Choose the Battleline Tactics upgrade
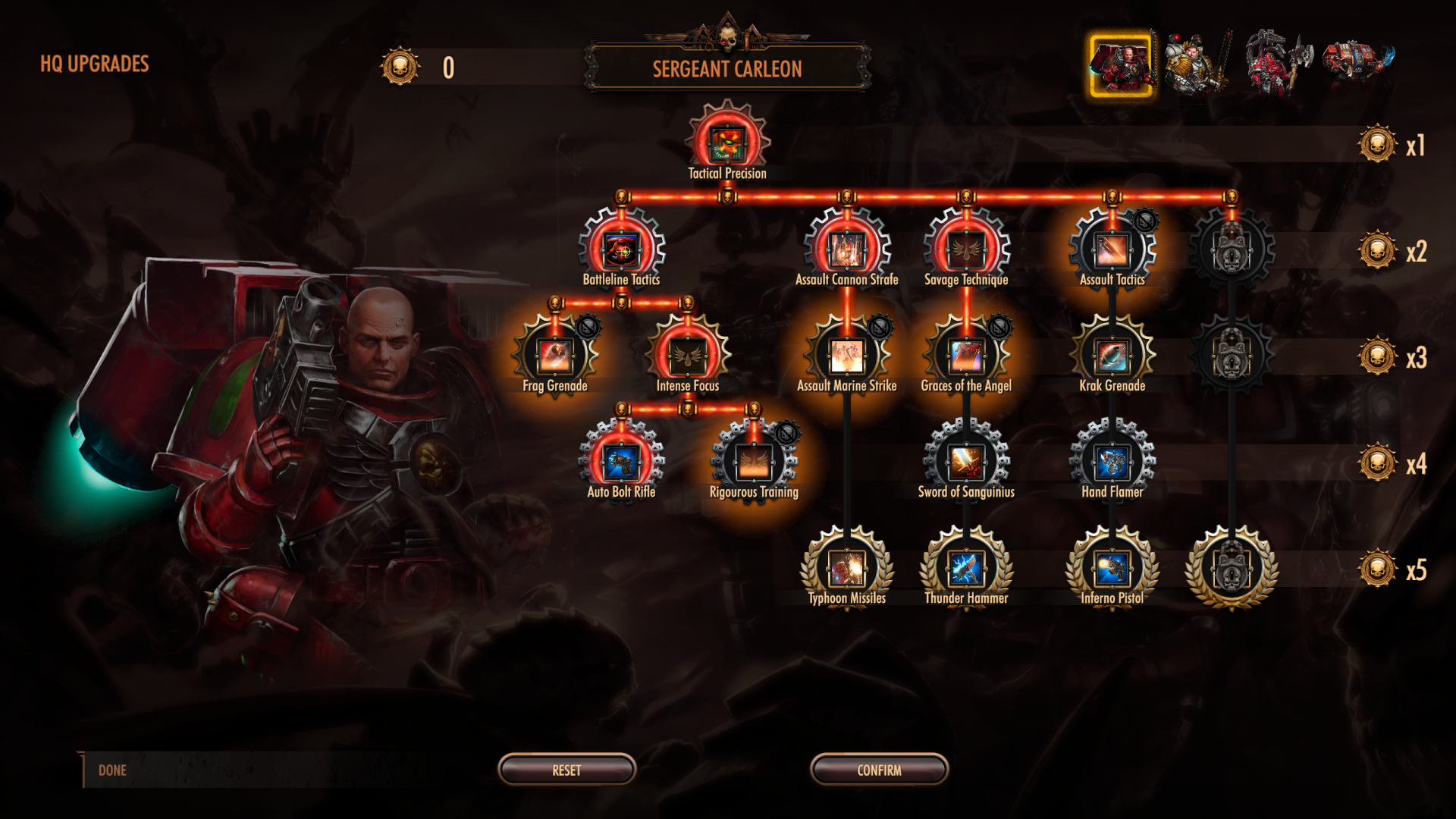This screenshot has width=1456, height=819. pos(621,249)
